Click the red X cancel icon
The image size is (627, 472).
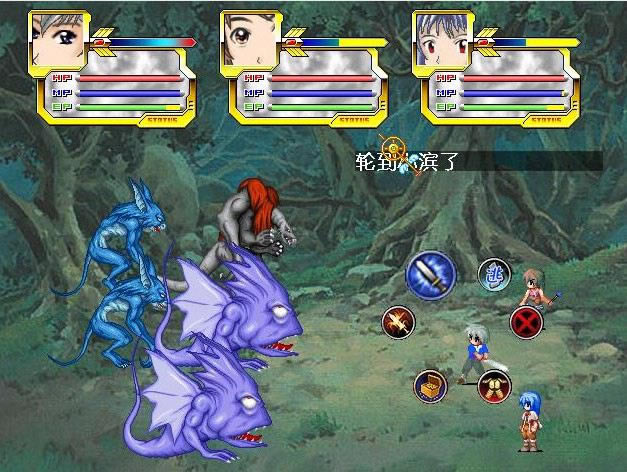(526, 322)
